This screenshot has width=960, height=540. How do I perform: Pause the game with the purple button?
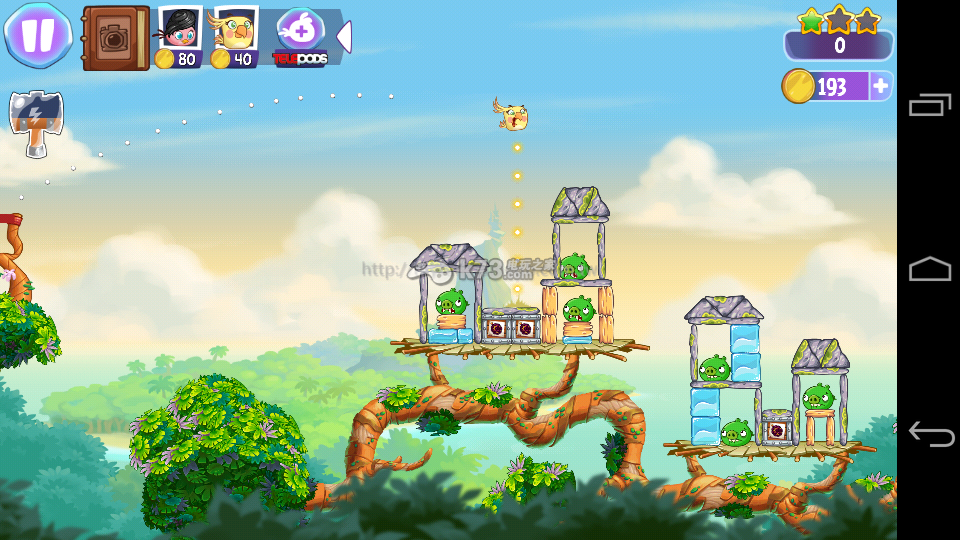pos(38,35)
